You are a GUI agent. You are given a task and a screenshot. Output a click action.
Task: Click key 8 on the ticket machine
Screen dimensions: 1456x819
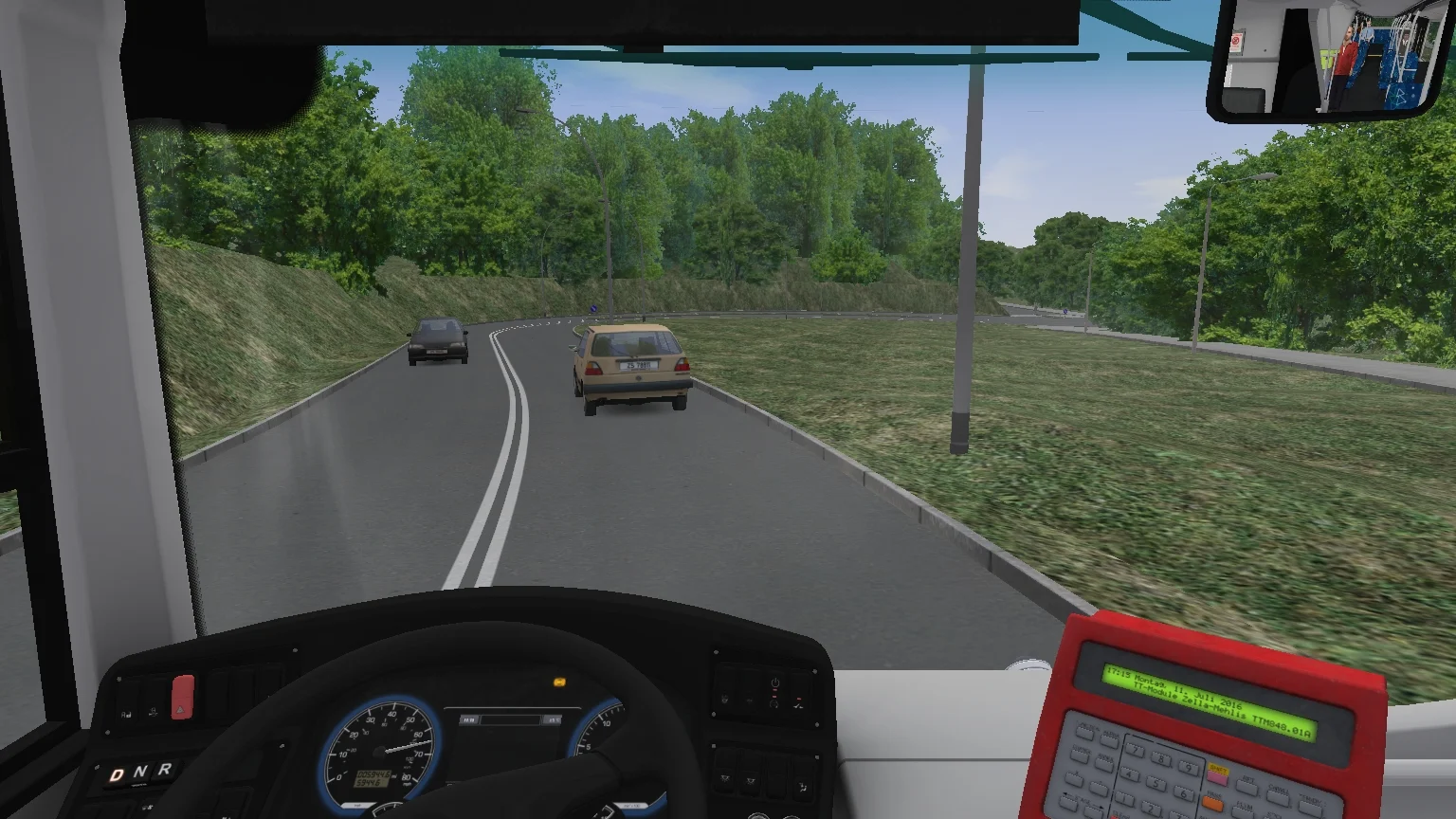tap(1161, 759)
